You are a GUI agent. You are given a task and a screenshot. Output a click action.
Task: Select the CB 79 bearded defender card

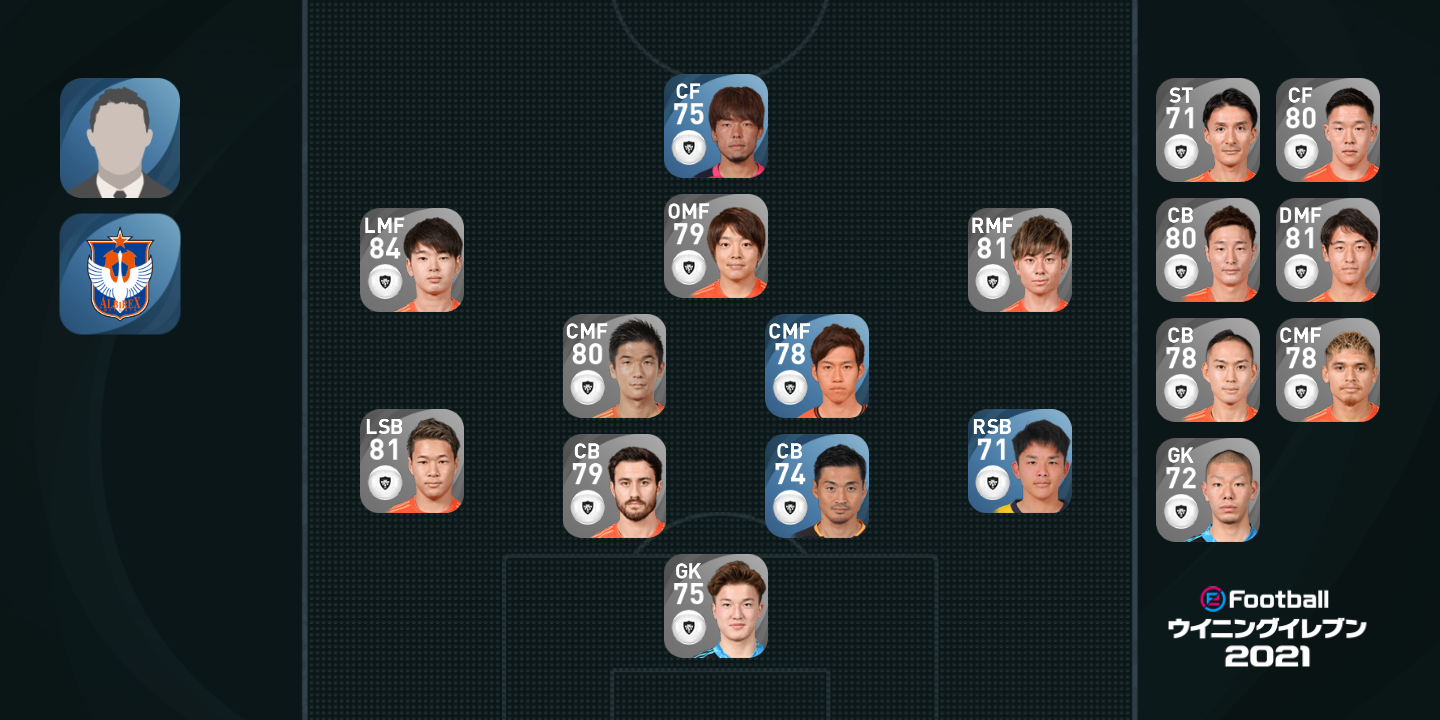[614, 486]
